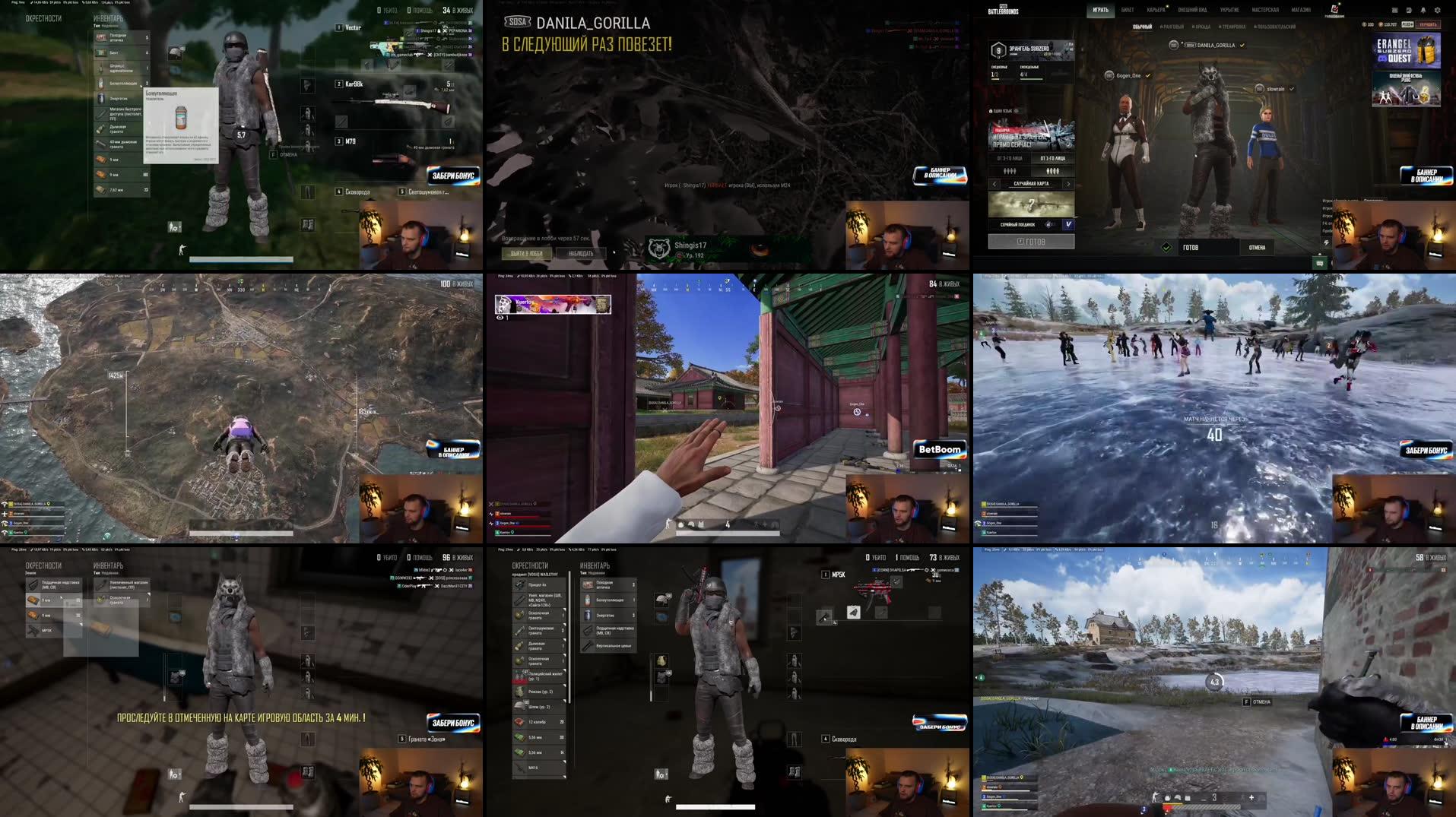The width and height of the screenshot is (1456, 817).
Task: Toggle the green ГОТОВ ready checkmark
Action: pyautogui.click(x=1167, y=247)
